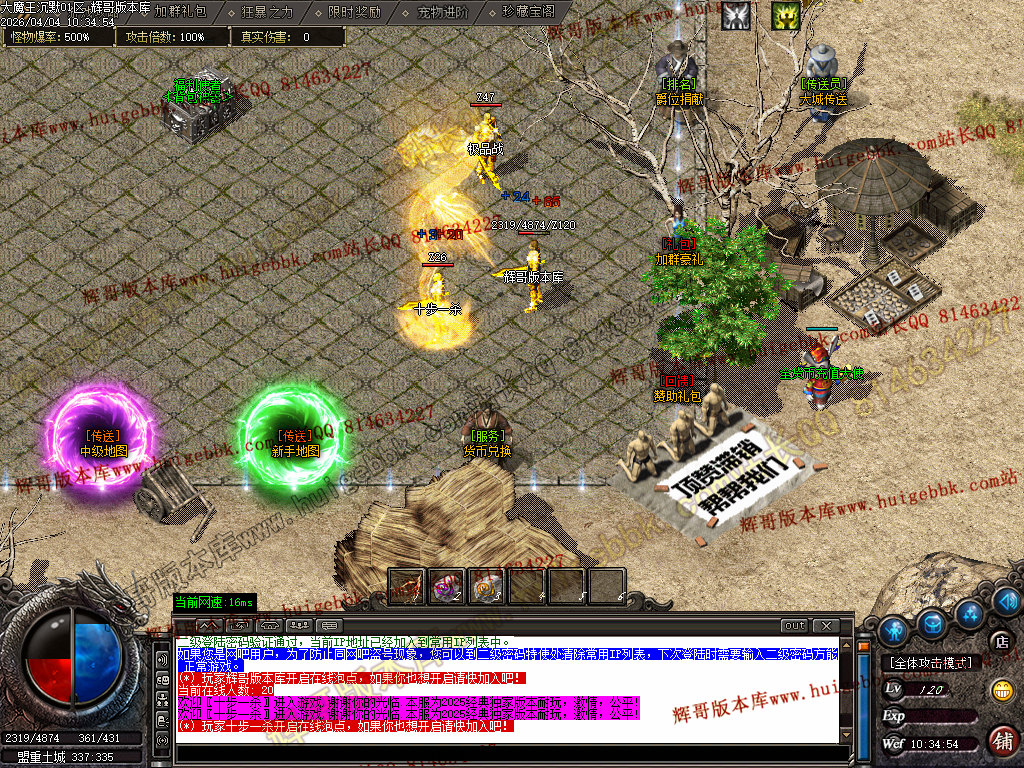Click the green demon-face buff icon

tap(785, 15)
